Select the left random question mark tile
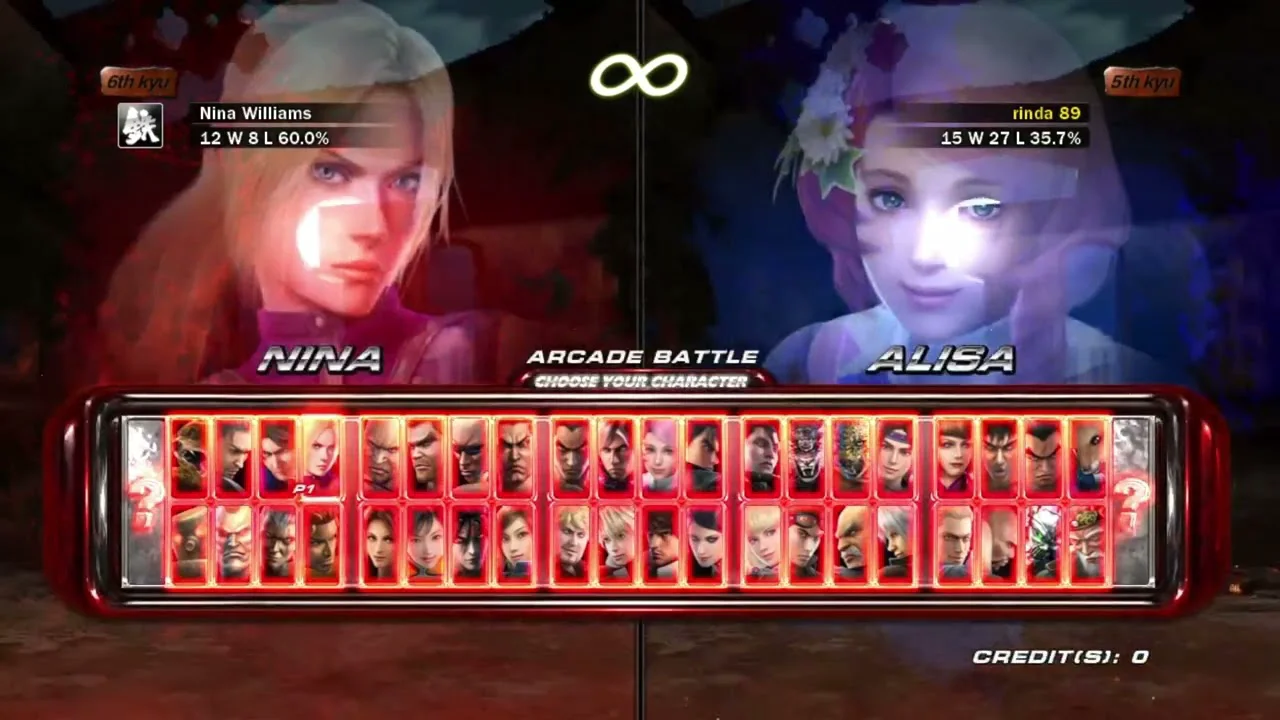 [x=145, y=500]
